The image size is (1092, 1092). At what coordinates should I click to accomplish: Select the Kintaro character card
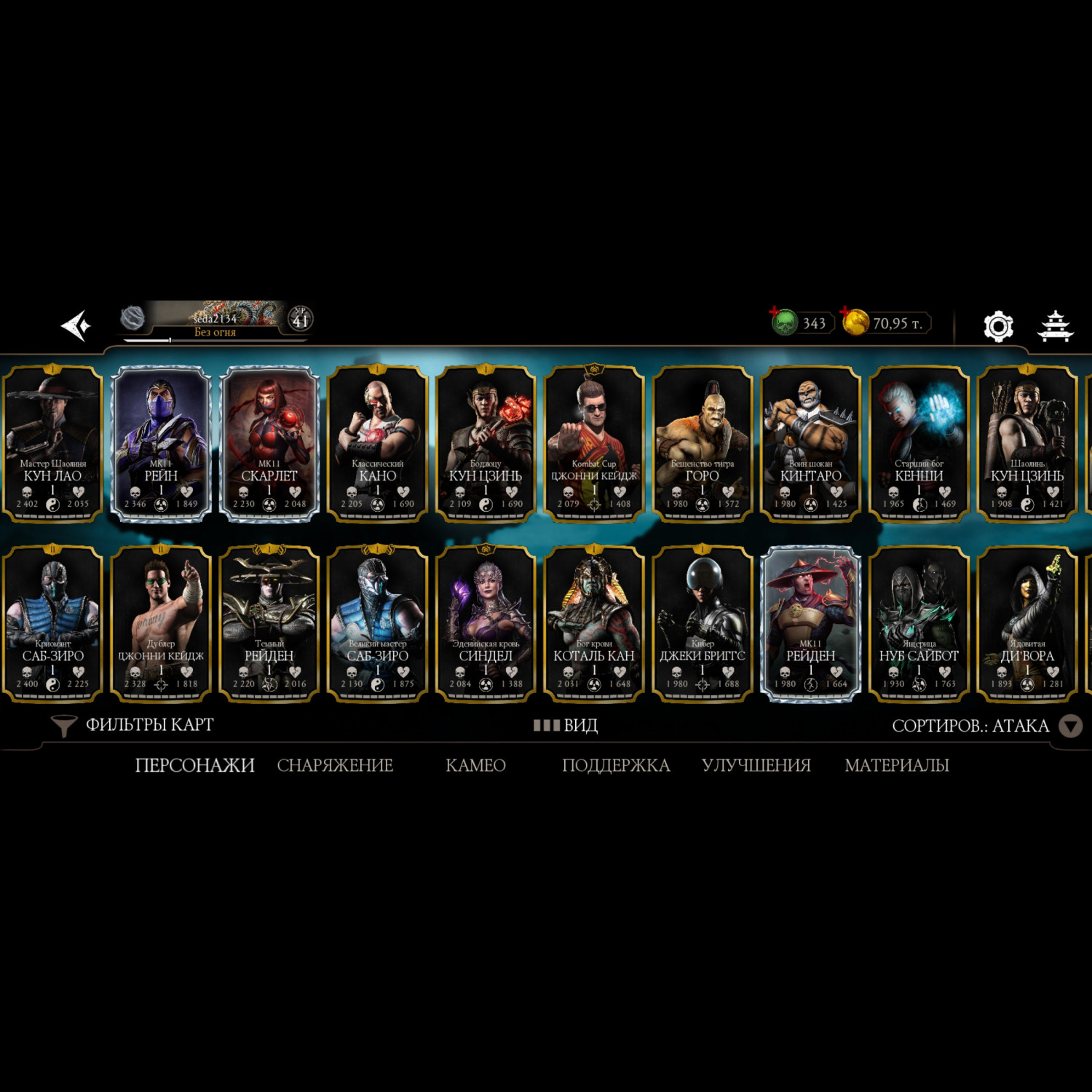(810, 443)
